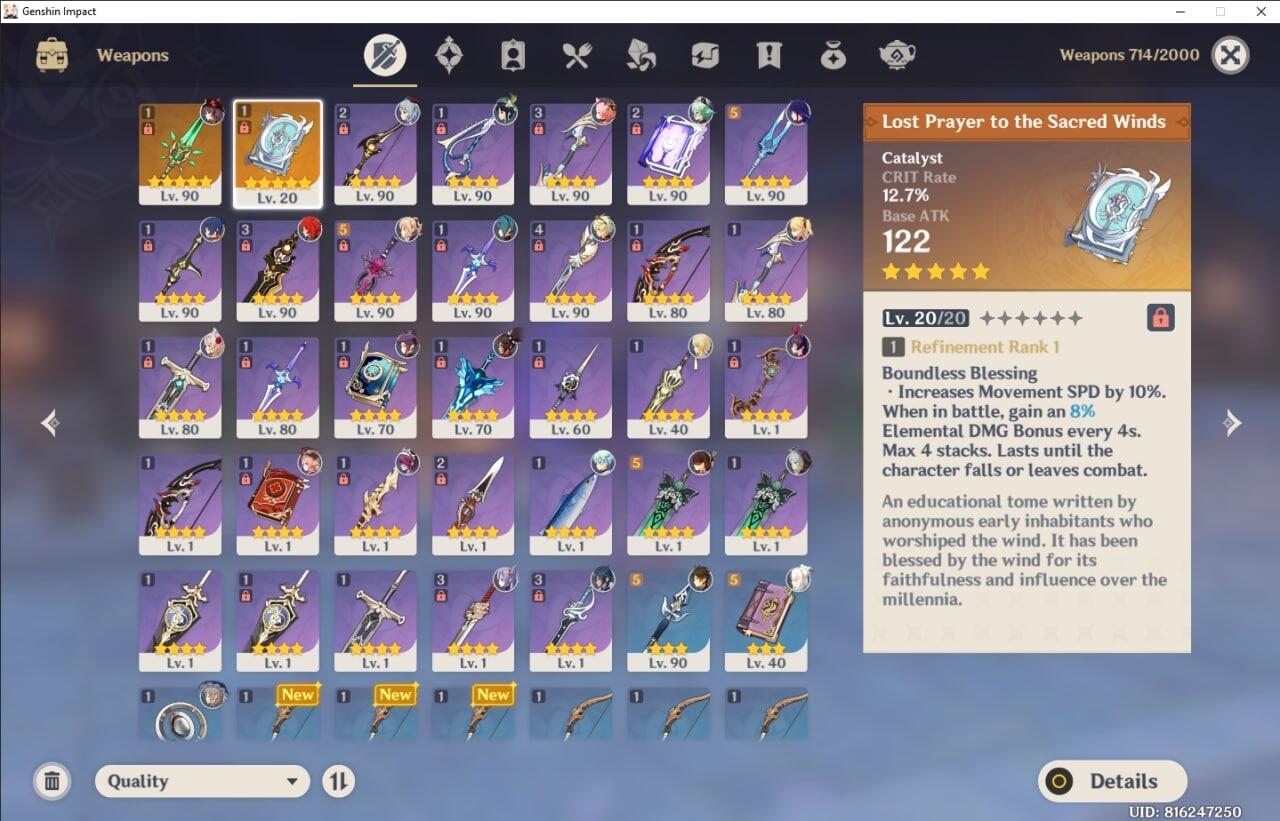1280x821 pixels.
Task: Minimize the Genshin Impact window
Action: (1176, 11)
